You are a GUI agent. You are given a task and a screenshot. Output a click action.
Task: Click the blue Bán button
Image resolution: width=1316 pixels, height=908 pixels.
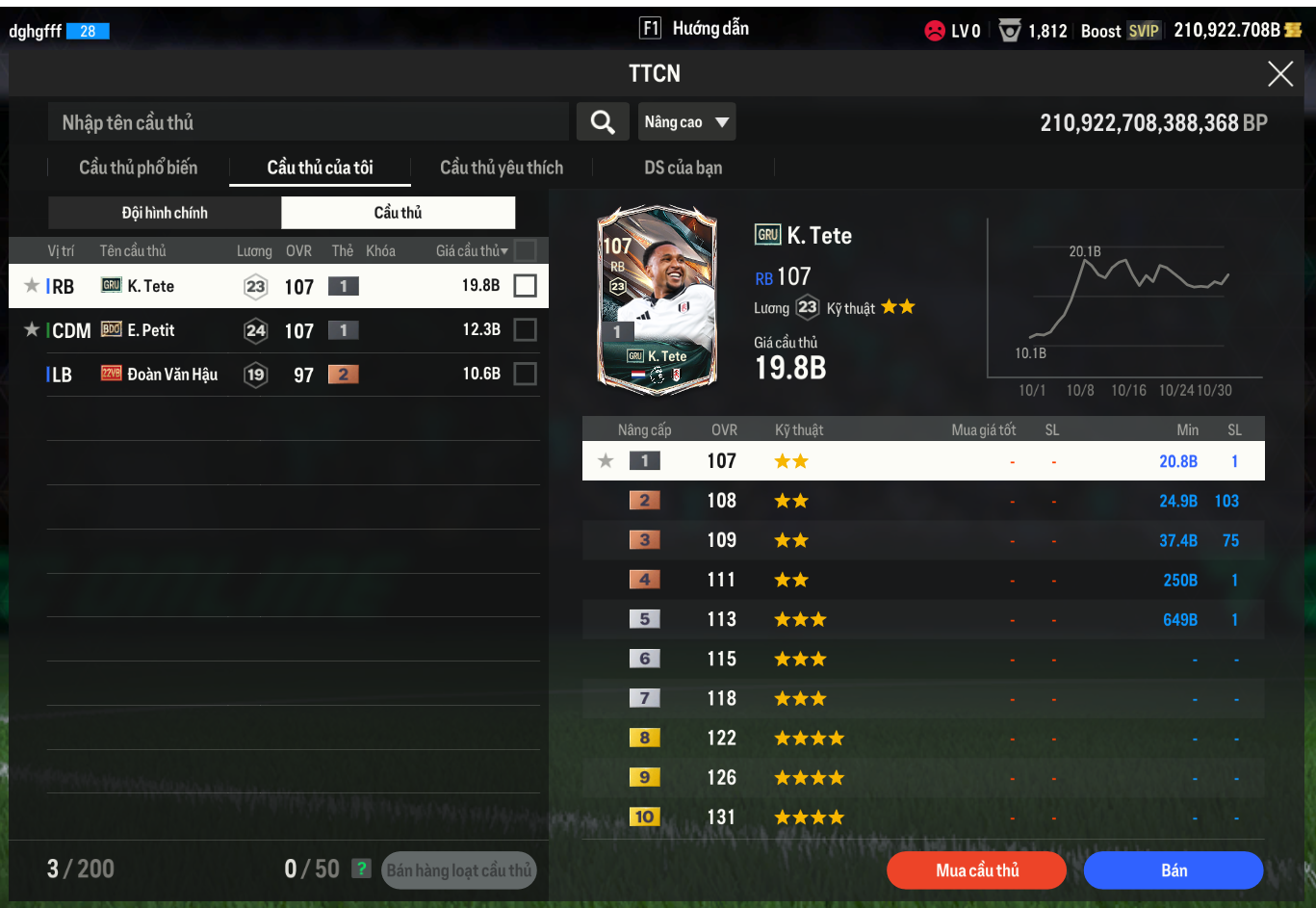point(1173,870)
